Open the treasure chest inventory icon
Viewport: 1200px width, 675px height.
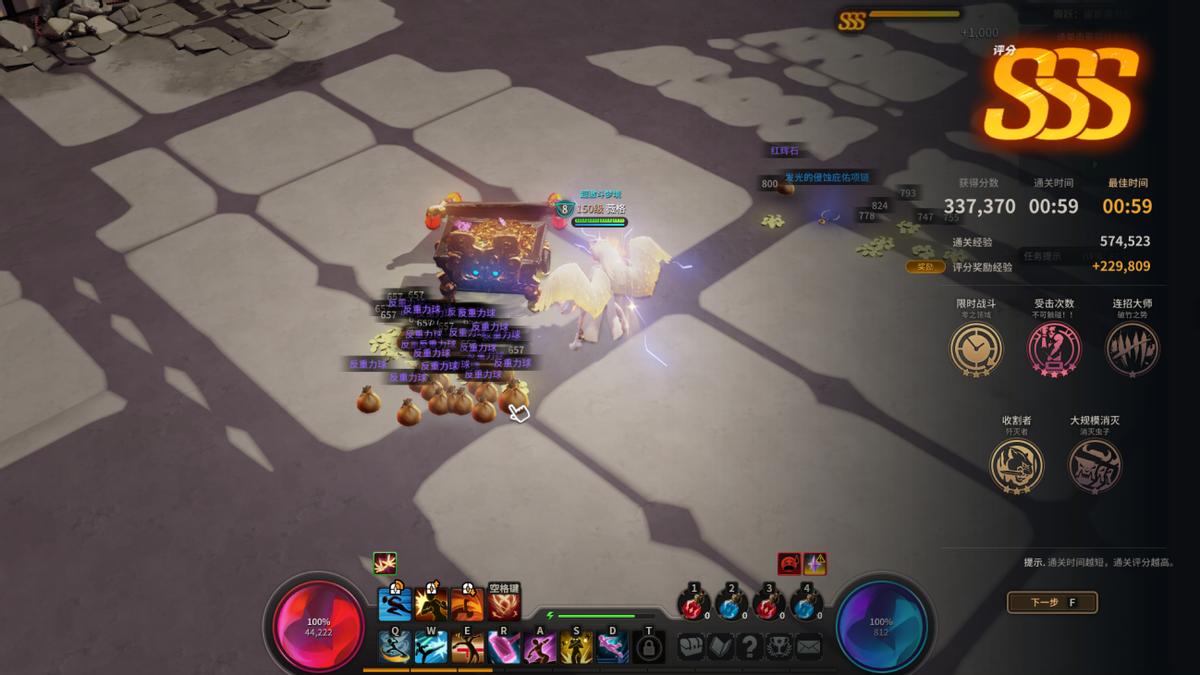point(691,646)
